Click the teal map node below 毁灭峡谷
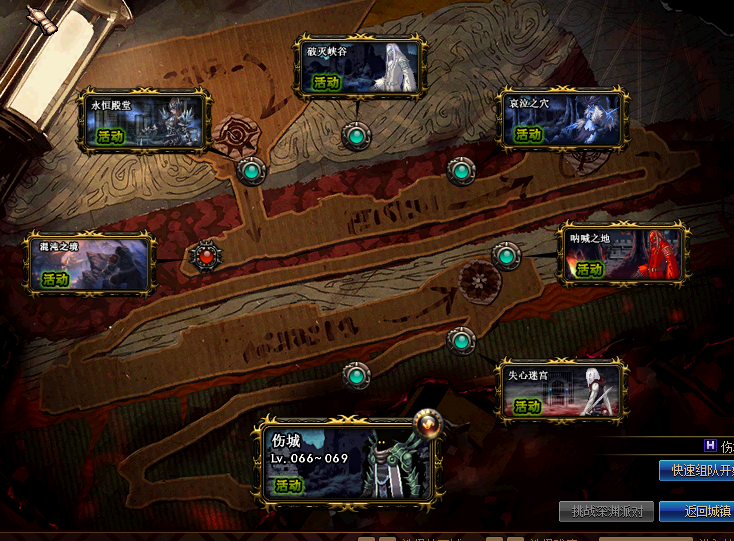The width and height of the screenshot is (734, 541). 355,135
